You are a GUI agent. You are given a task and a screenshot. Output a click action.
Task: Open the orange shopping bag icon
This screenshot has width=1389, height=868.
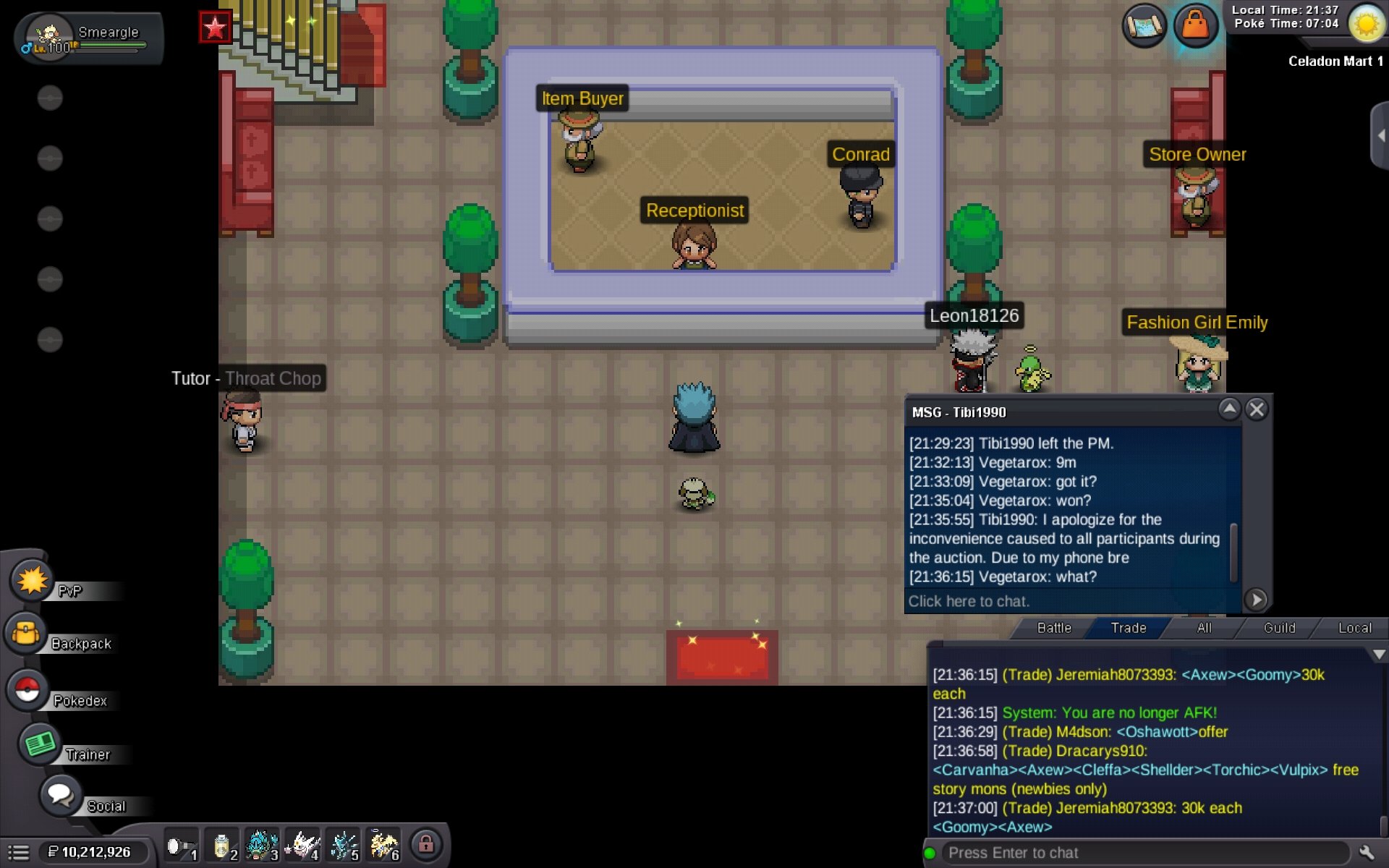tap(1195, 26)
